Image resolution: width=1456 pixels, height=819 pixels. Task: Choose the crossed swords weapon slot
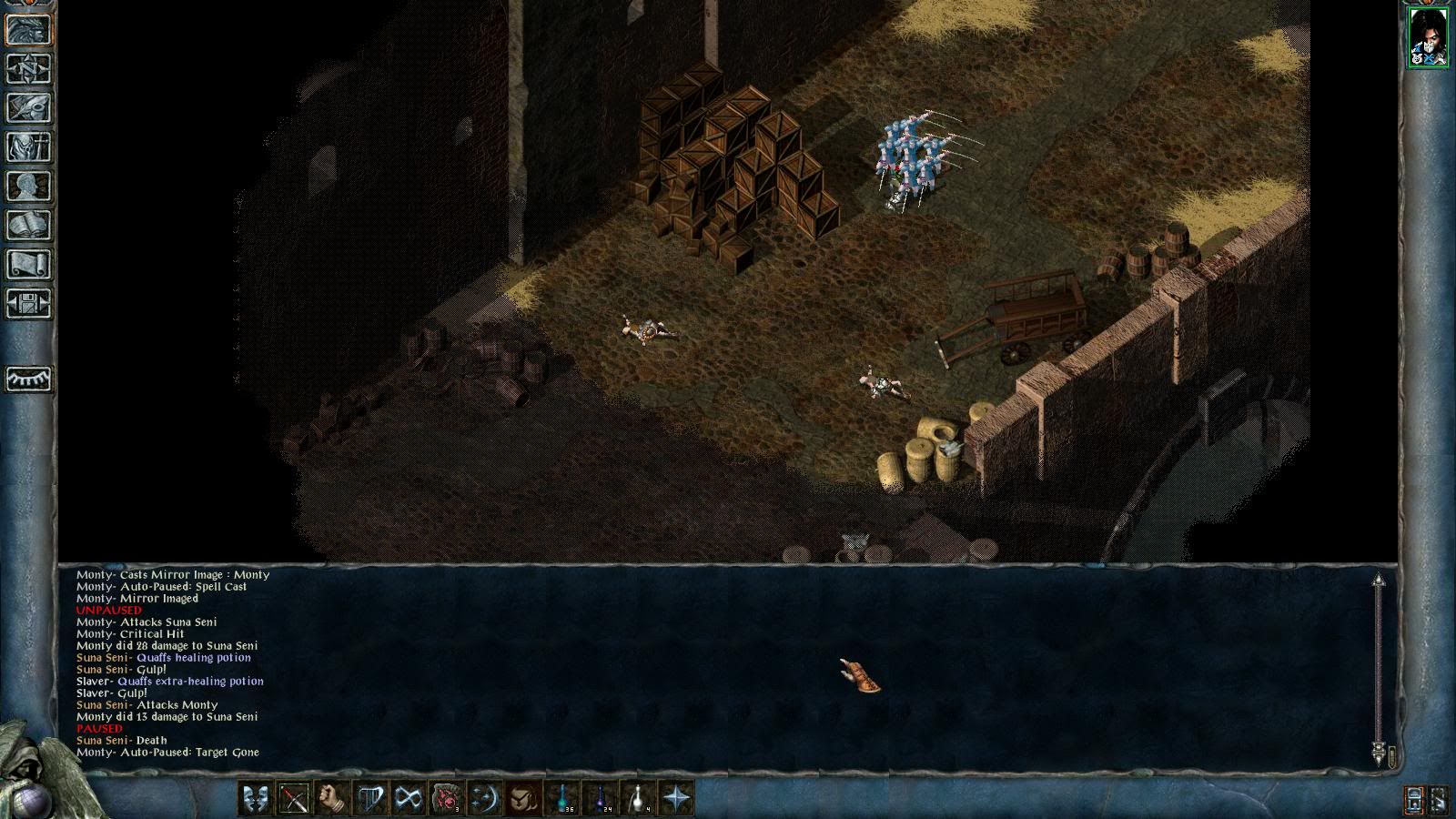pos(294,799)
